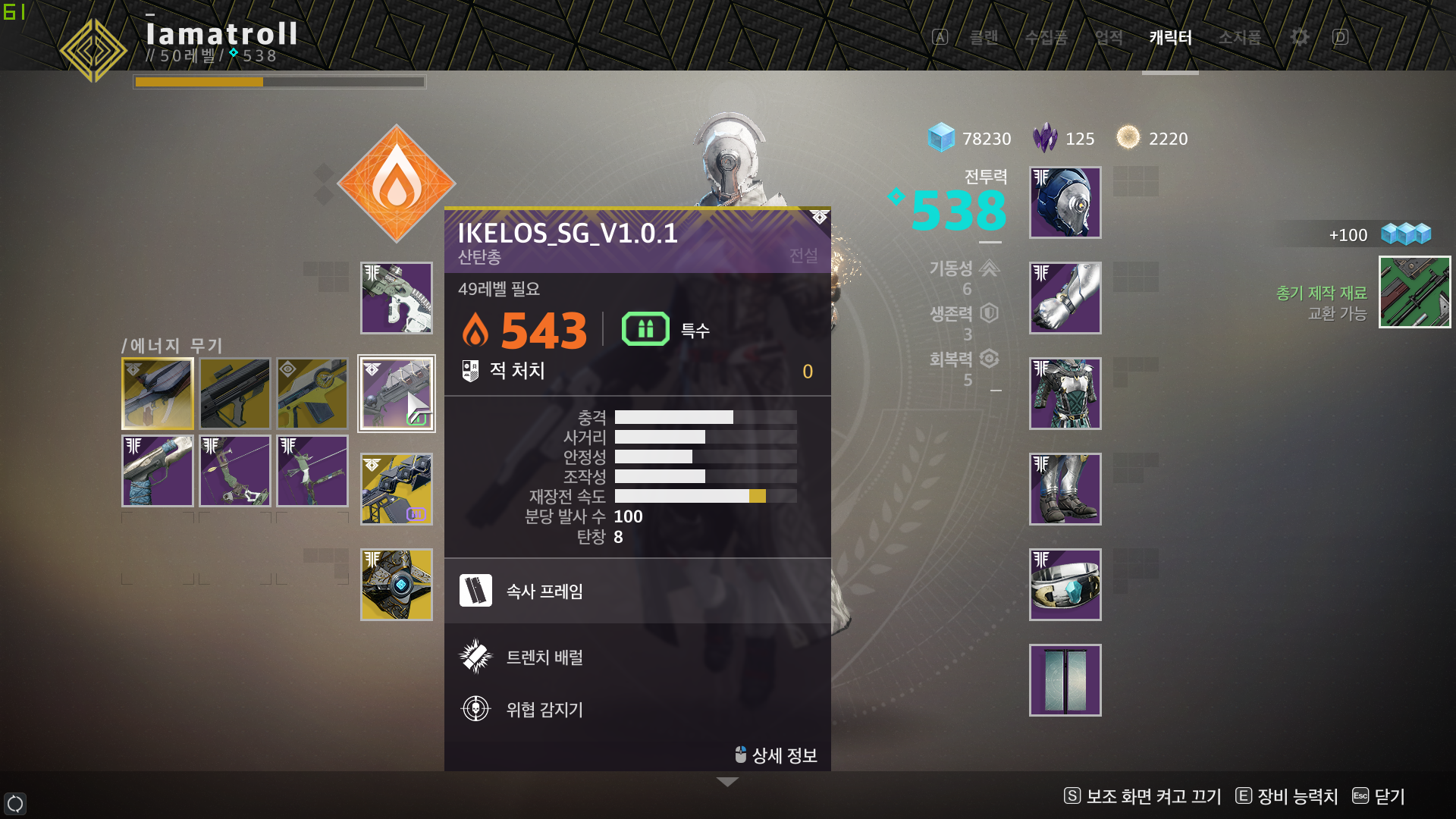Choose the leg armor boots slot

tap(1065, 489)
